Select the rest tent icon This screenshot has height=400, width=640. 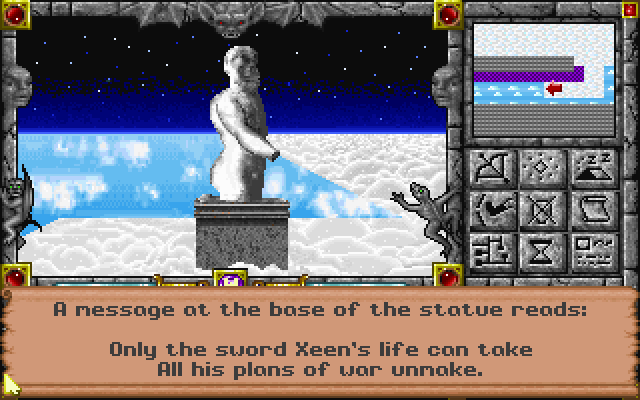(592, 167)
